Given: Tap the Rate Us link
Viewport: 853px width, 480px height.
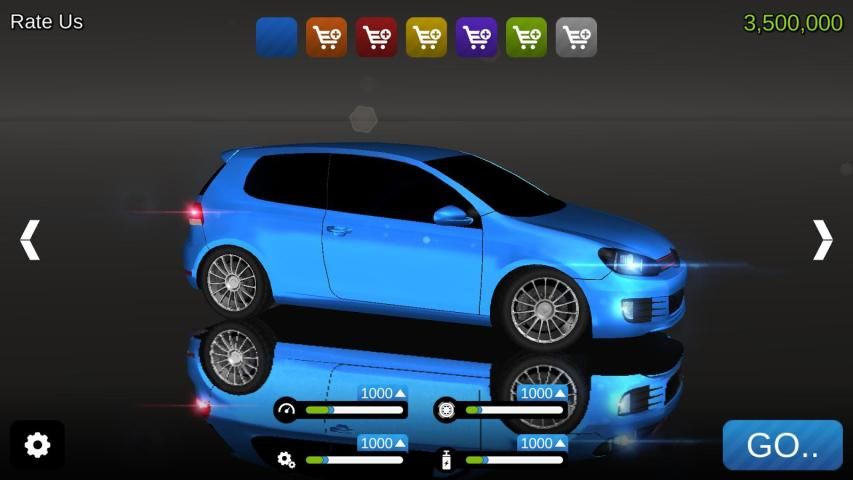Looking at the screenshot, I should (47, 22).
